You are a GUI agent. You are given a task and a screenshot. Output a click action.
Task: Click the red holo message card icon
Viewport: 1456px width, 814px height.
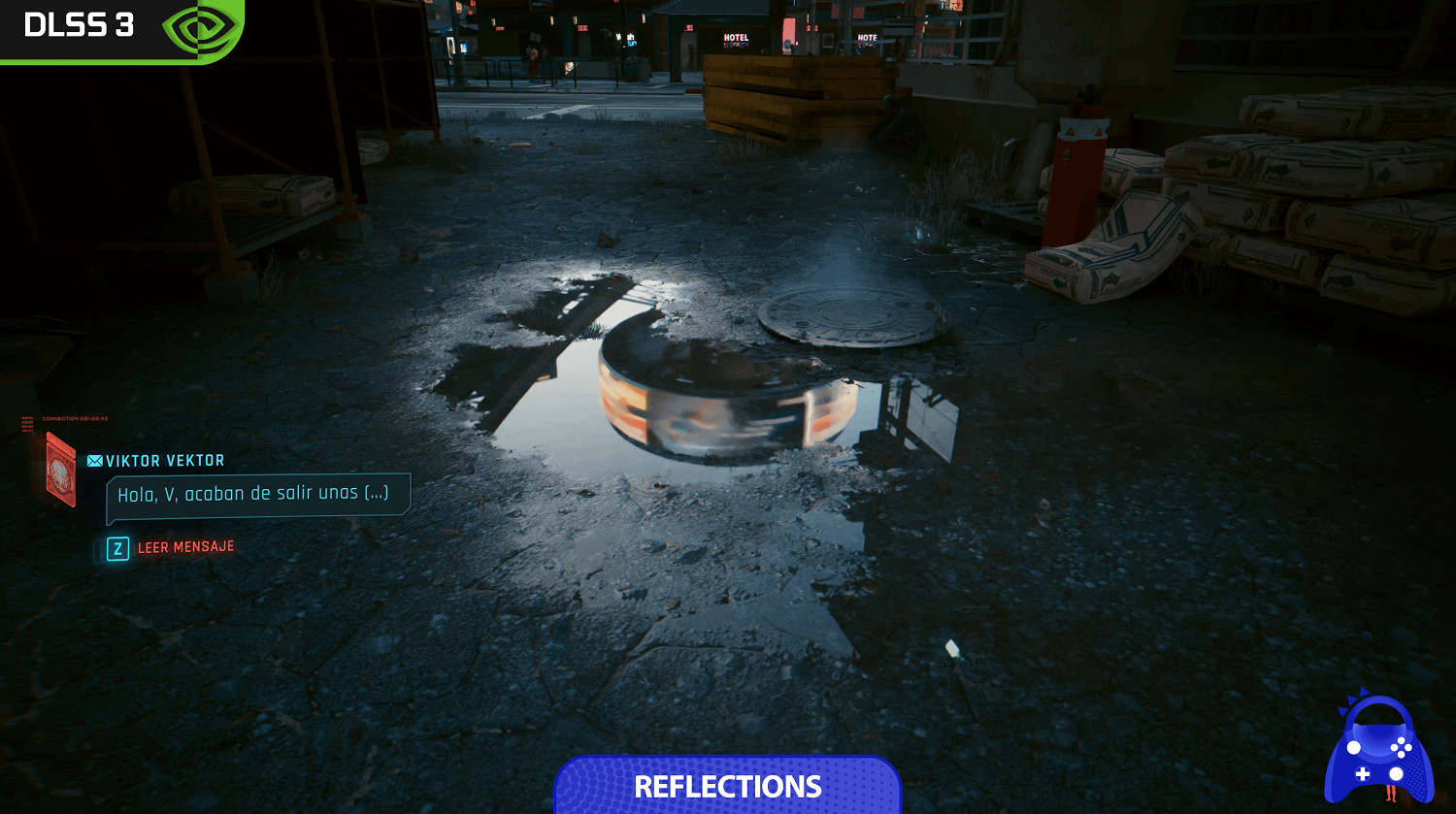point(60,472)
